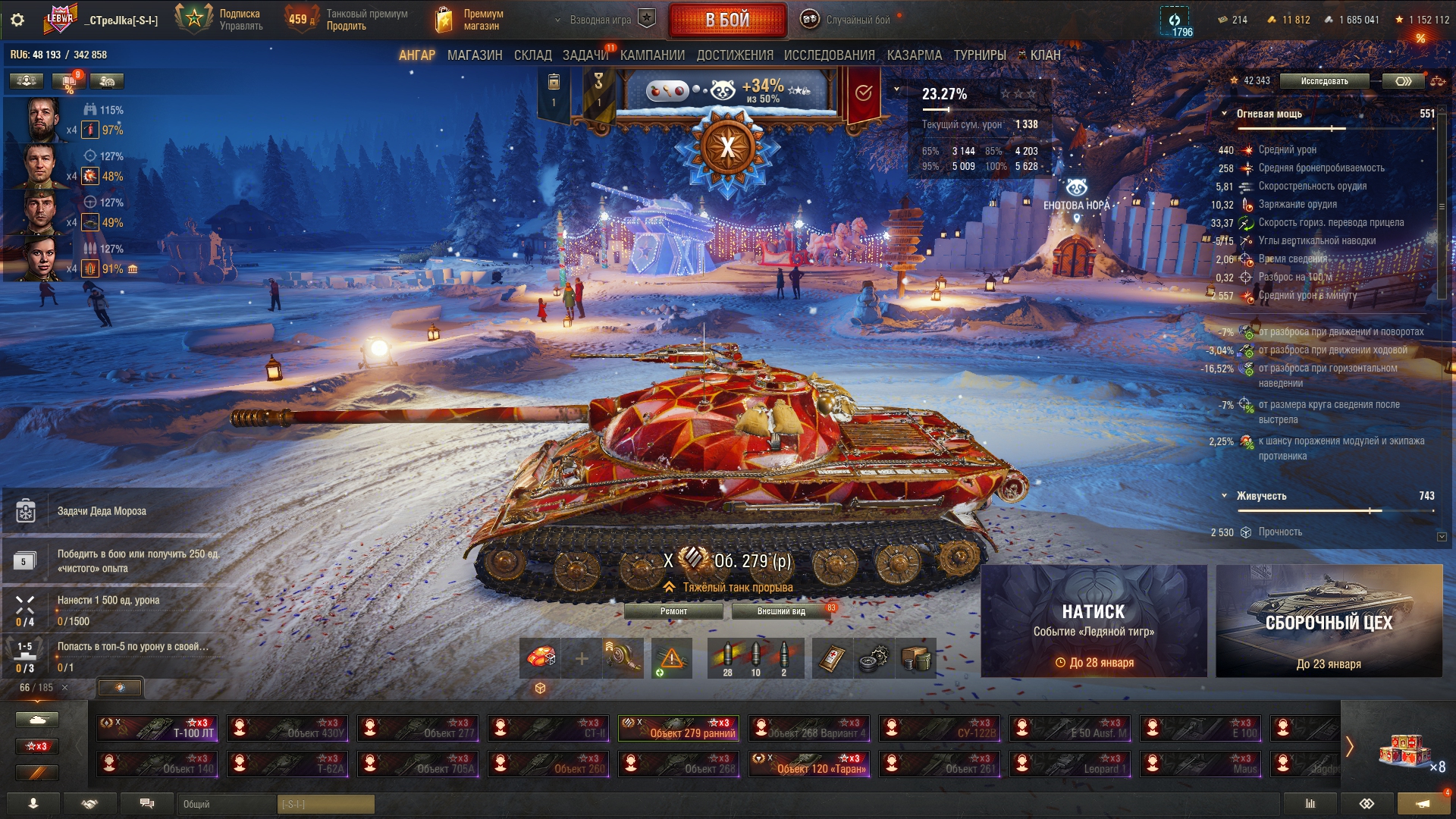This screenshot has width=1456, height=819.
Task: Click the Исследовать button
Action: [x=1324, y=81]
